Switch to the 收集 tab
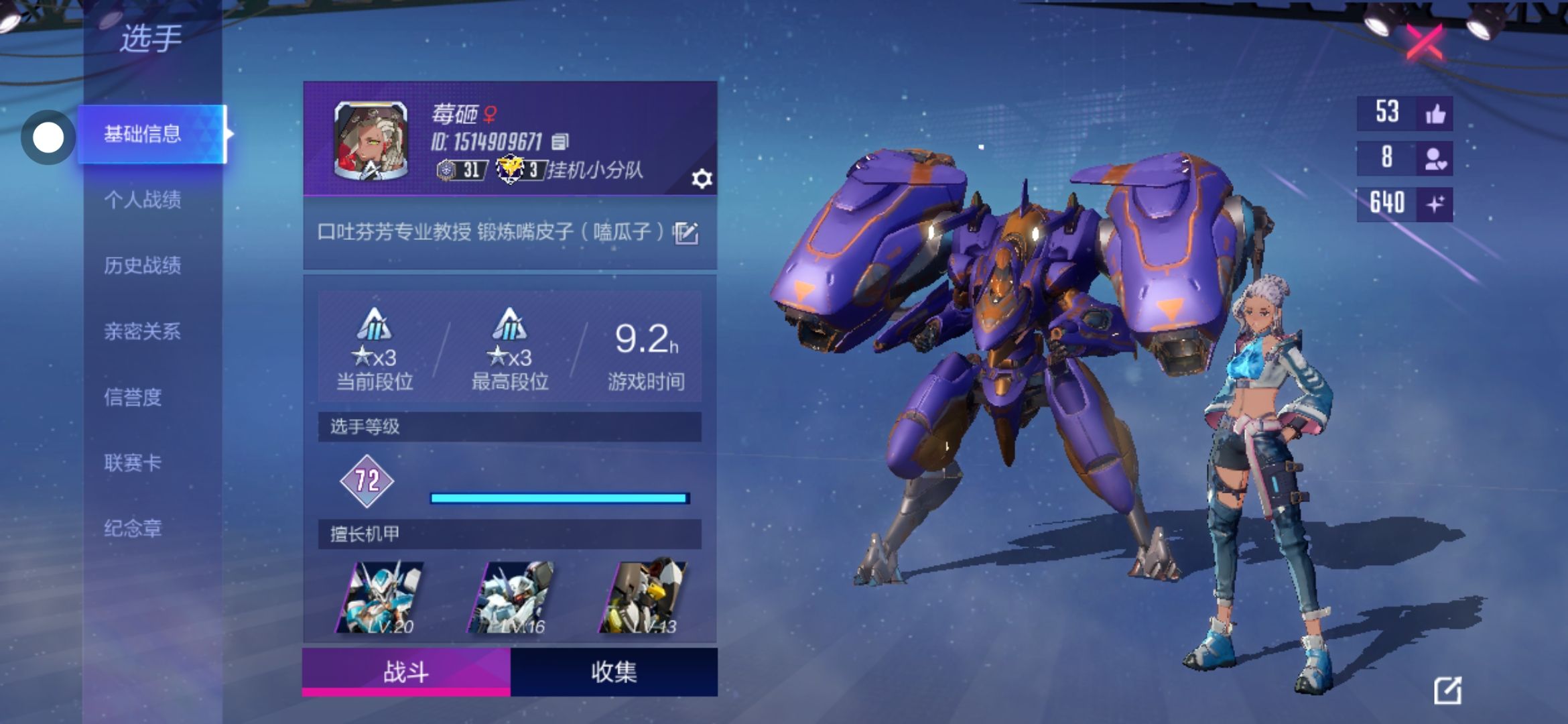1568x724 pixels. (x=613, y=672)
